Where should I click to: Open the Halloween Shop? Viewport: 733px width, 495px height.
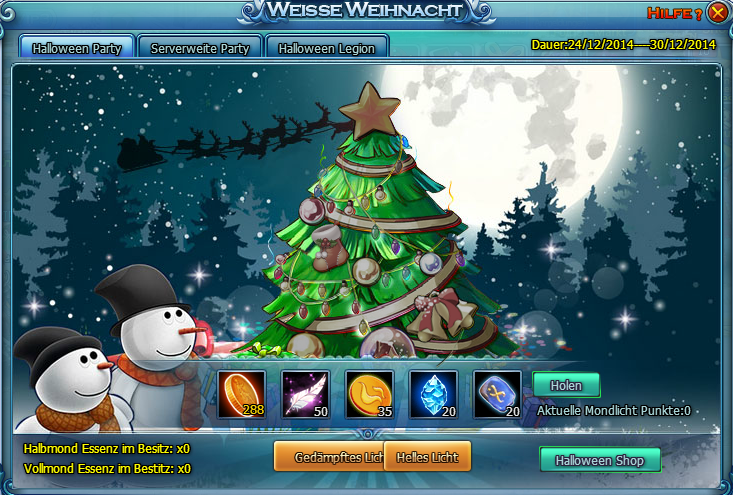click(x=600, y=460)
